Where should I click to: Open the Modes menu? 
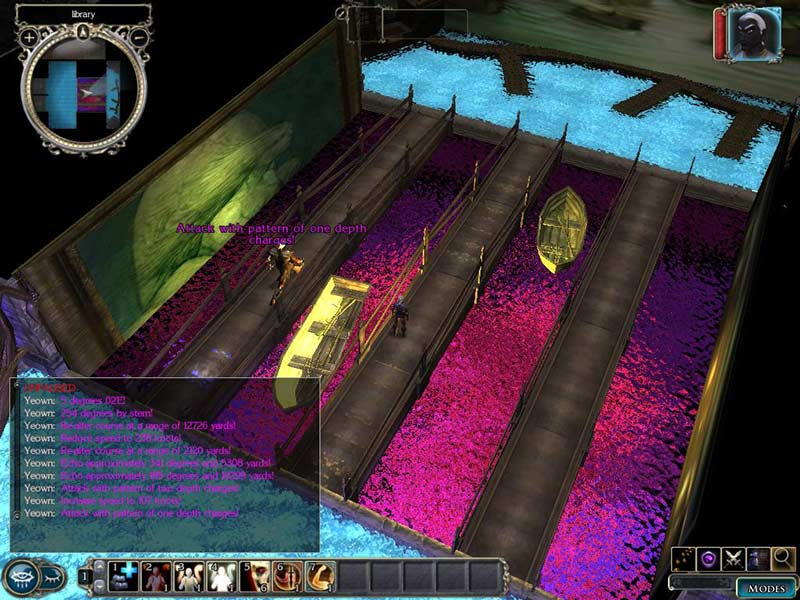[765, 587]
